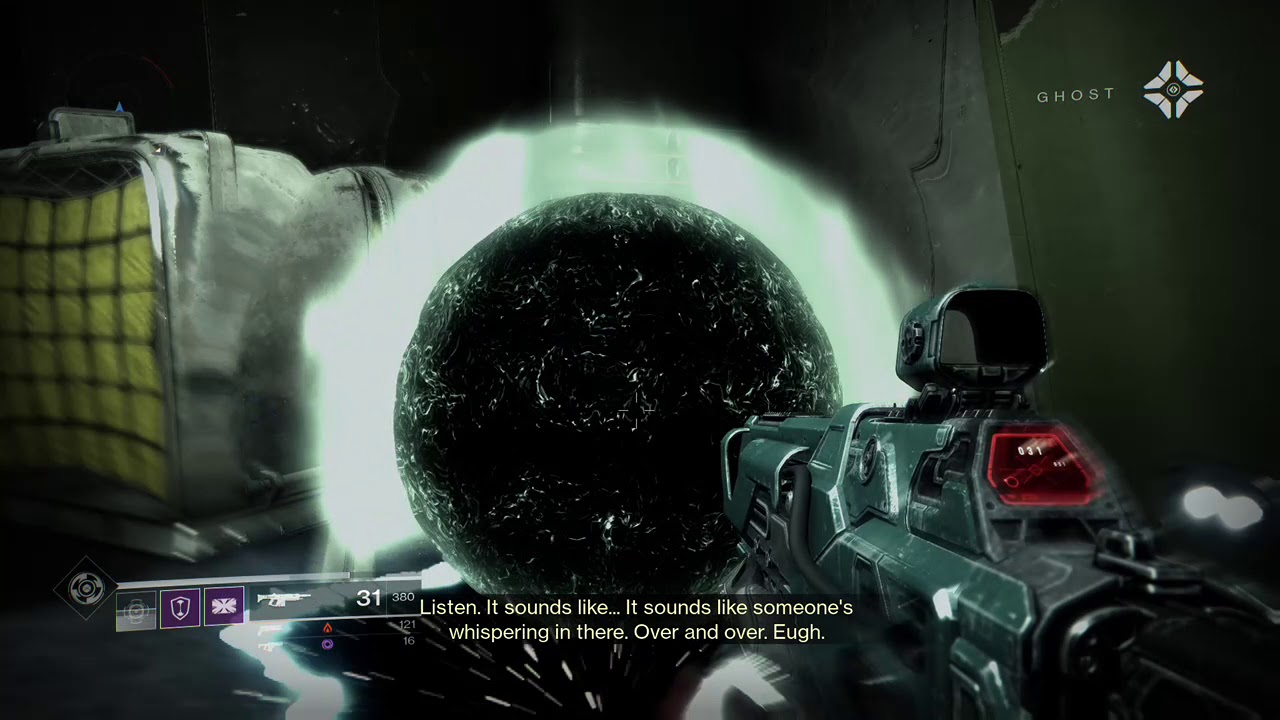The image size is (1280, 720).
Task: Switch to the solar energy weapon row
Action: click(x=326, y=627)
